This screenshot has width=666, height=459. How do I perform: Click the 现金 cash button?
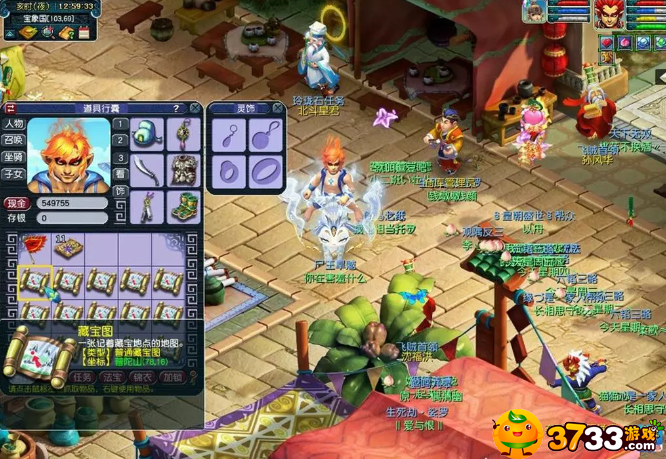[x=14, y=202]
